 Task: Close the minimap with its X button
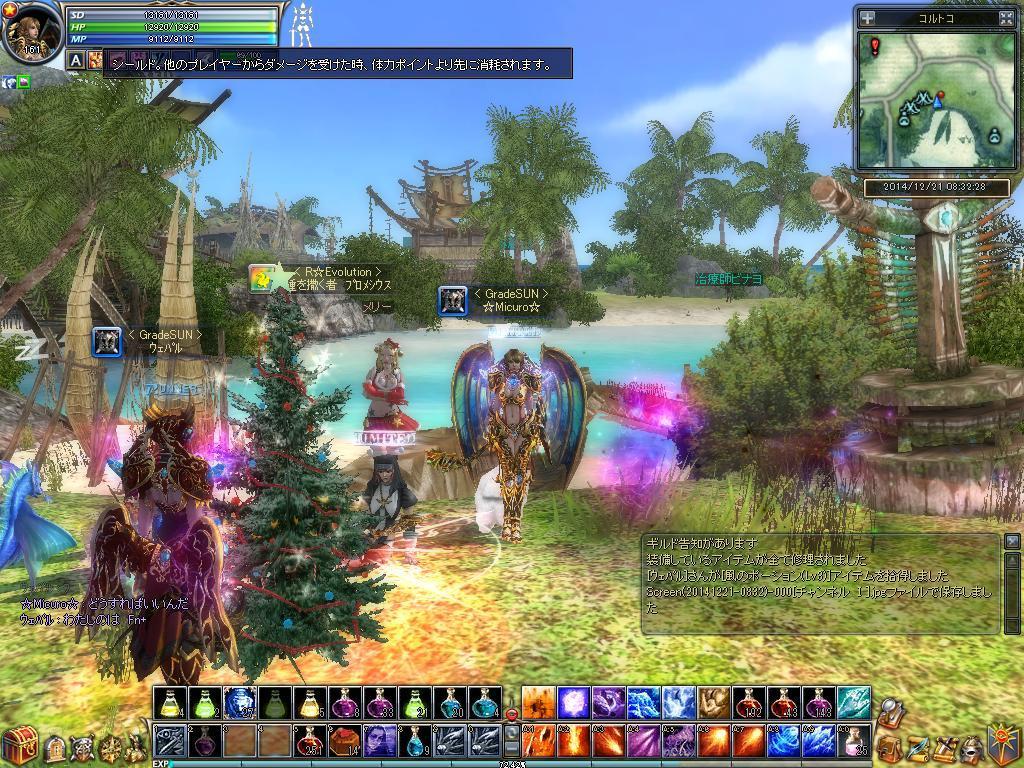click(x=1006, y=18)
